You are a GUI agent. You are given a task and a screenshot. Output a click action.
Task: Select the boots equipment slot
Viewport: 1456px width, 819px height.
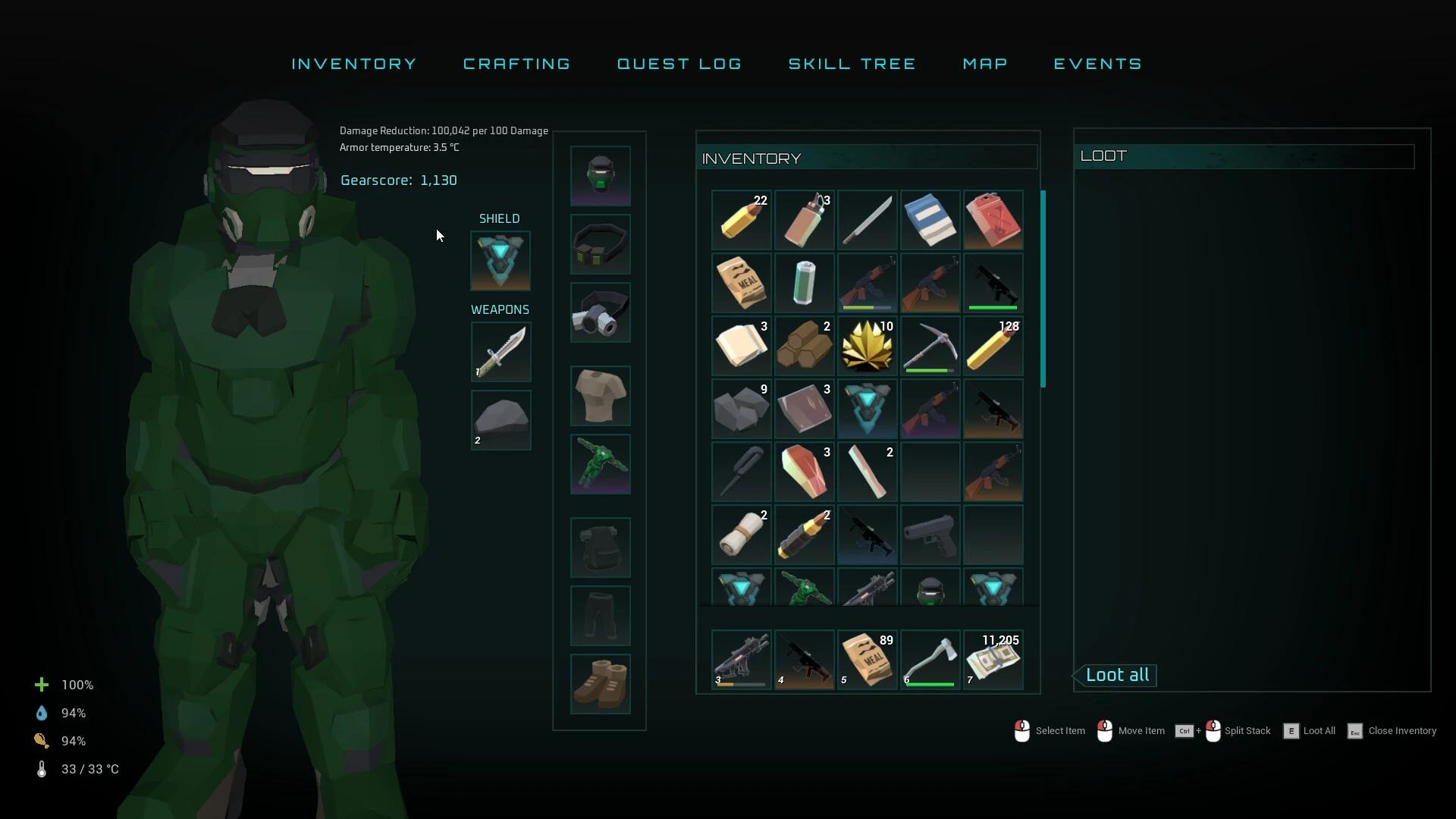[600, 683]
